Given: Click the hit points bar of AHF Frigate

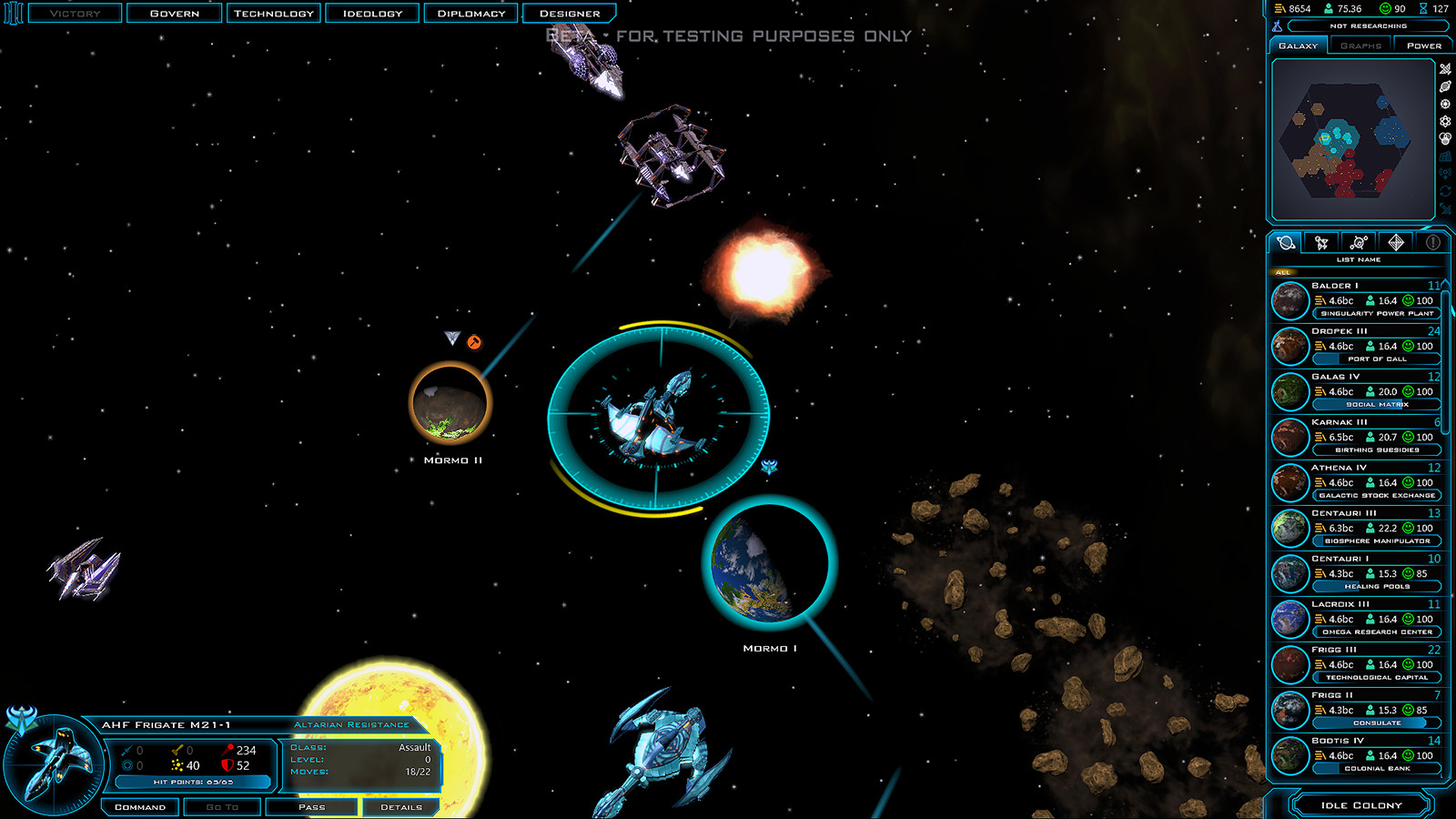Looking at the screenshot, I should pos(194,782).
